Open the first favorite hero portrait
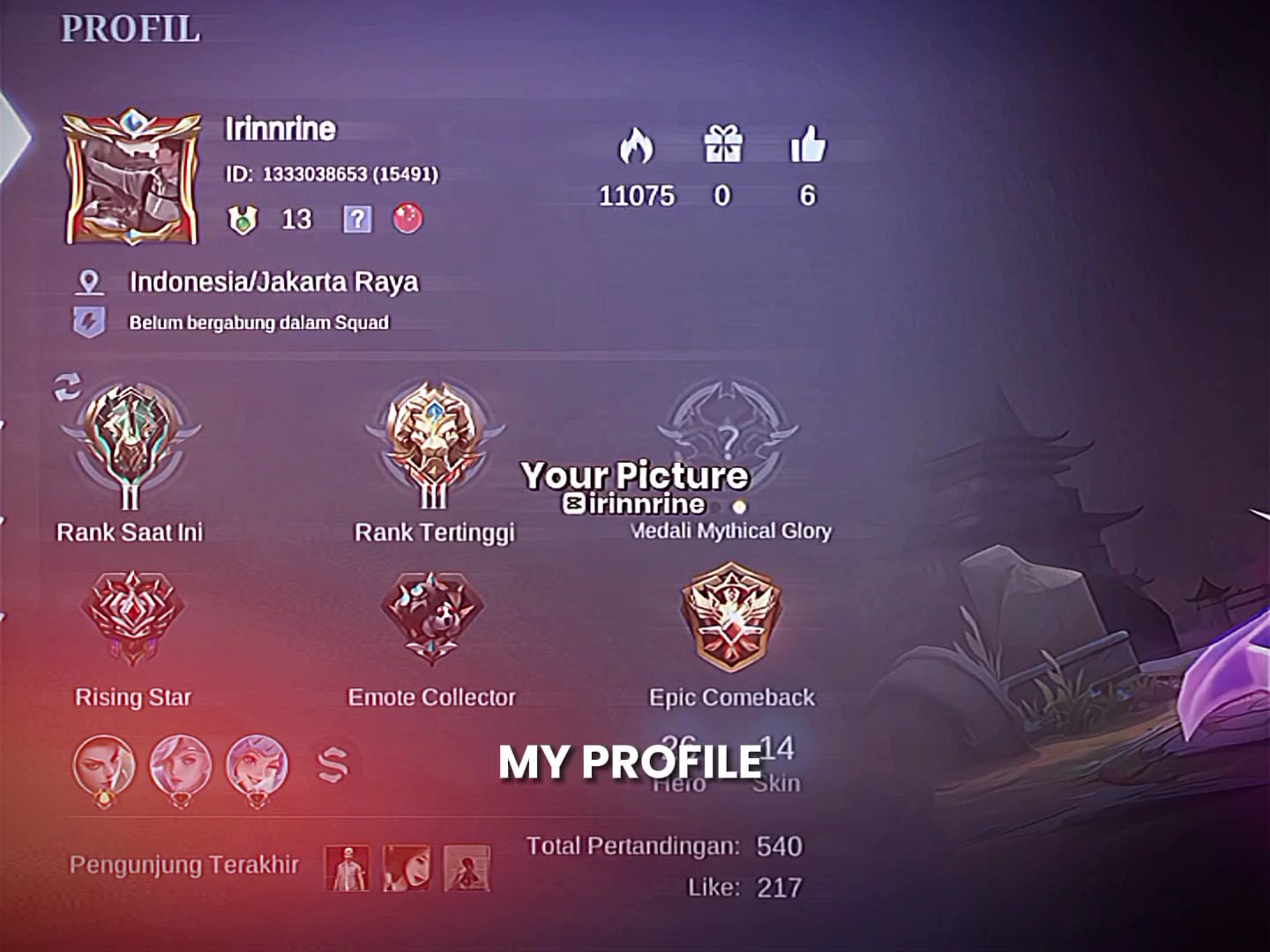1270x952 pixels. pyautogui.click(x=104, y=767)
